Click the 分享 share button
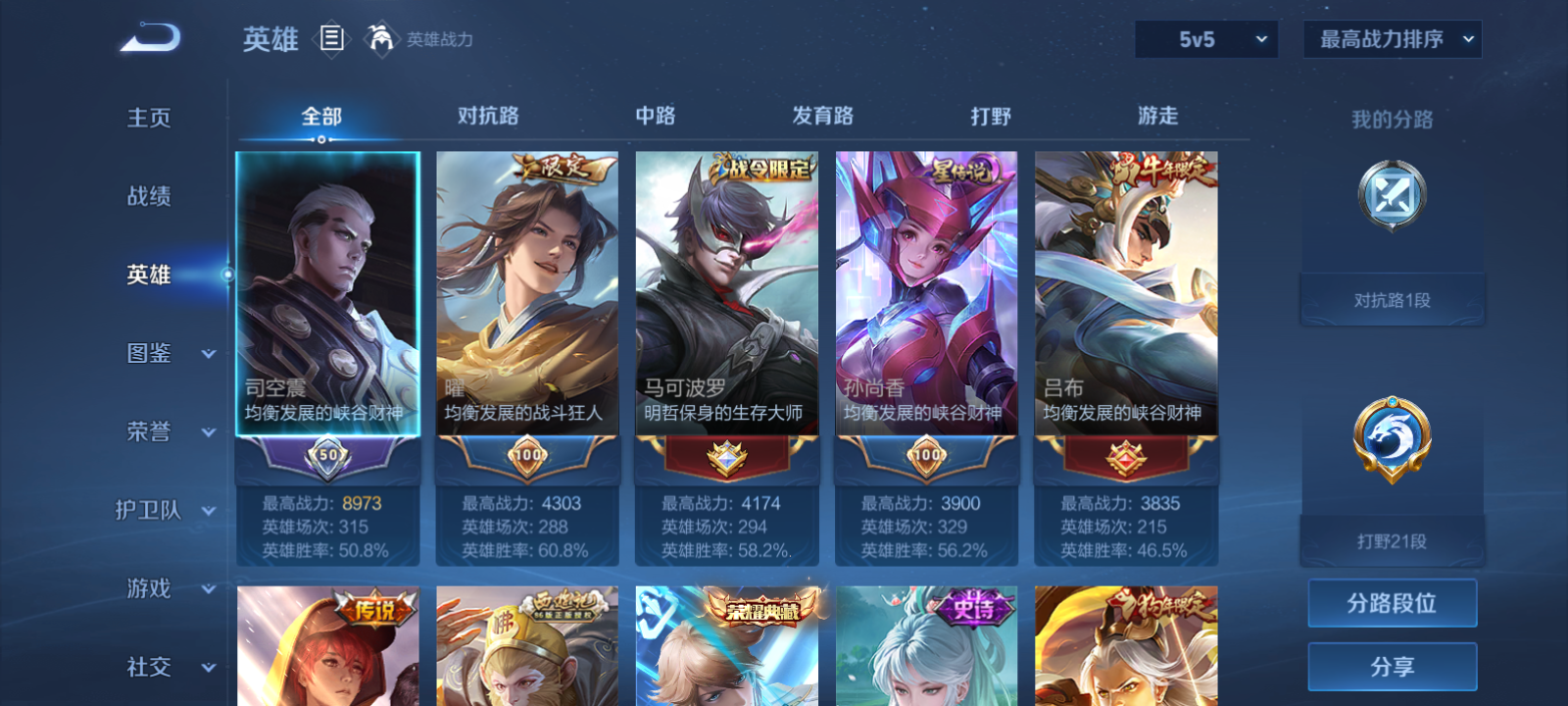Image resolution: width=1568 pixels, height=706 pixels. [x=1391, y=666]
